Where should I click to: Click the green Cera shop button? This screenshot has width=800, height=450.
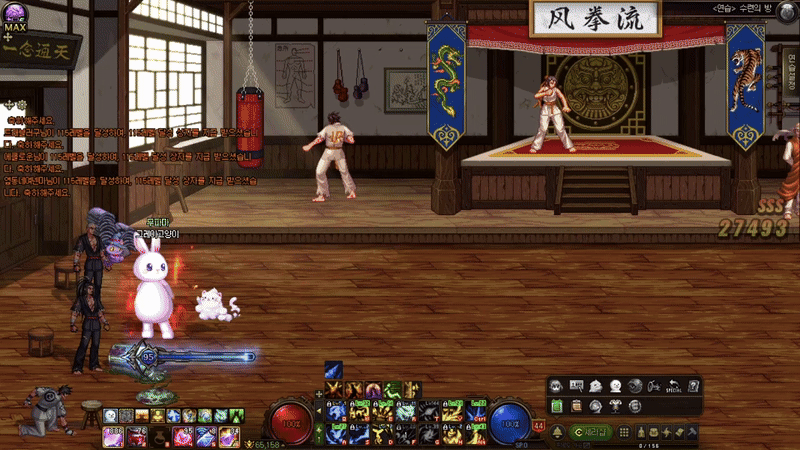tap(590, 431)
